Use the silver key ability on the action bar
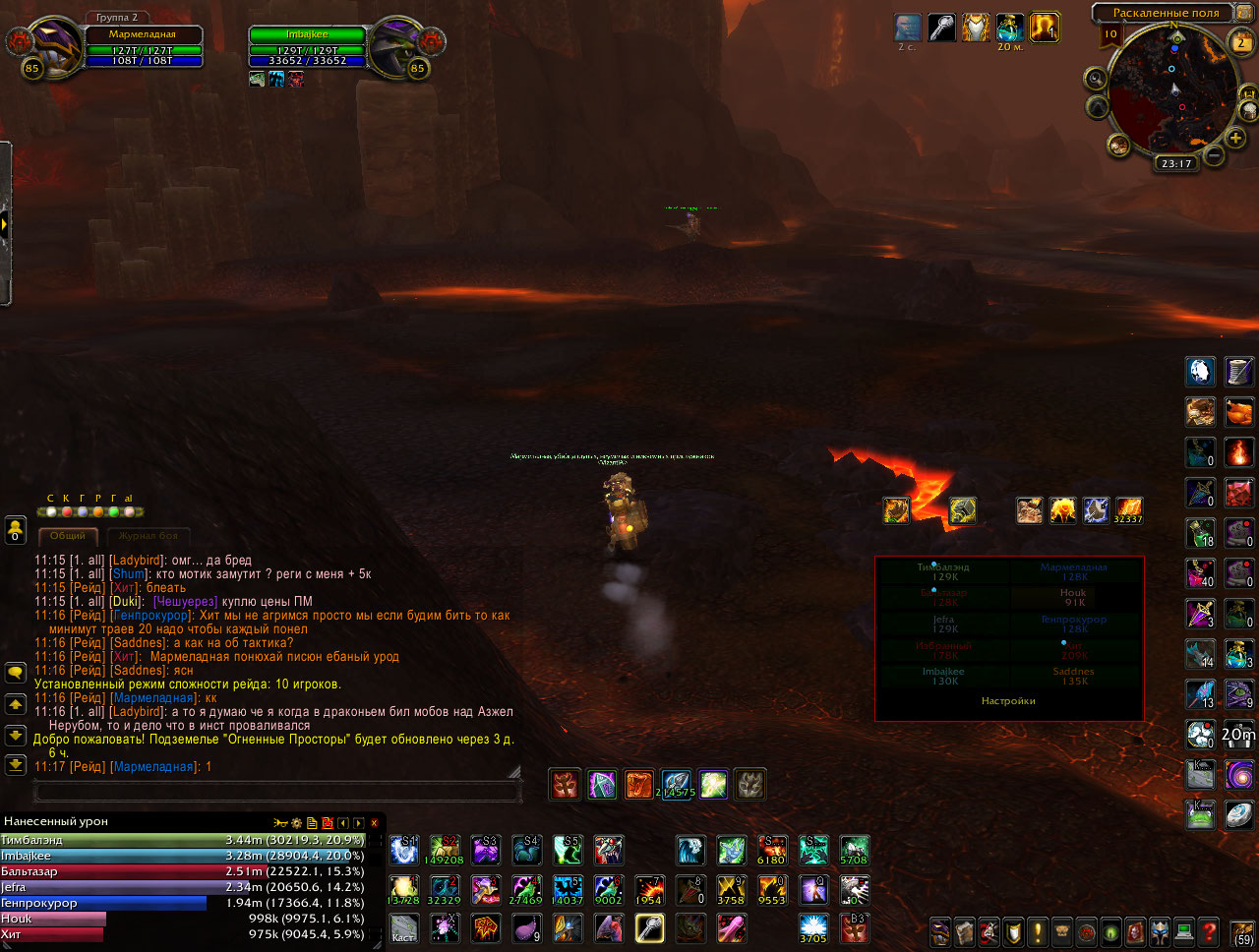The image size is (1259, 952). 649,927
